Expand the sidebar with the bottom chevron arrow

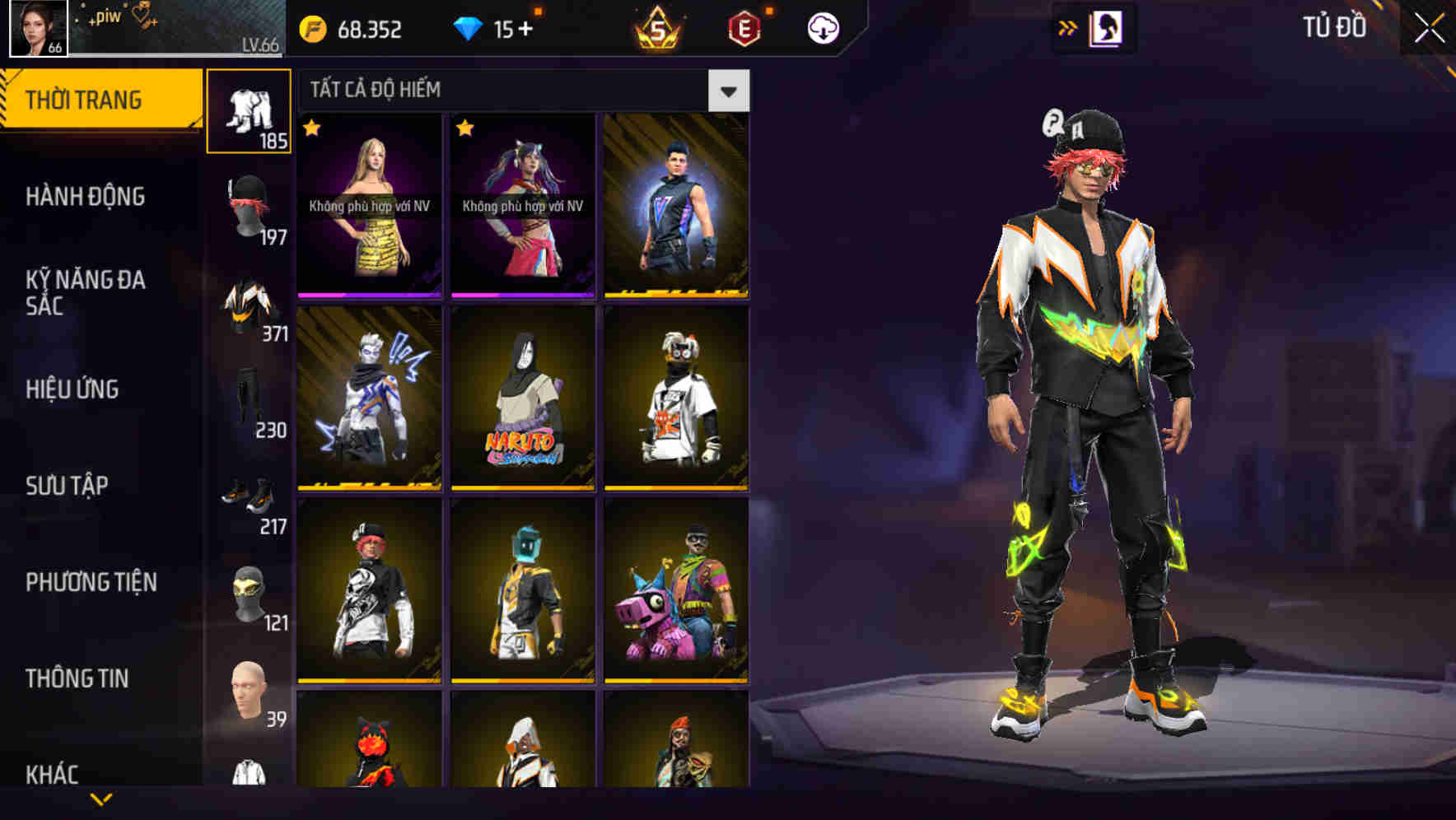click(x=101, y=797)
